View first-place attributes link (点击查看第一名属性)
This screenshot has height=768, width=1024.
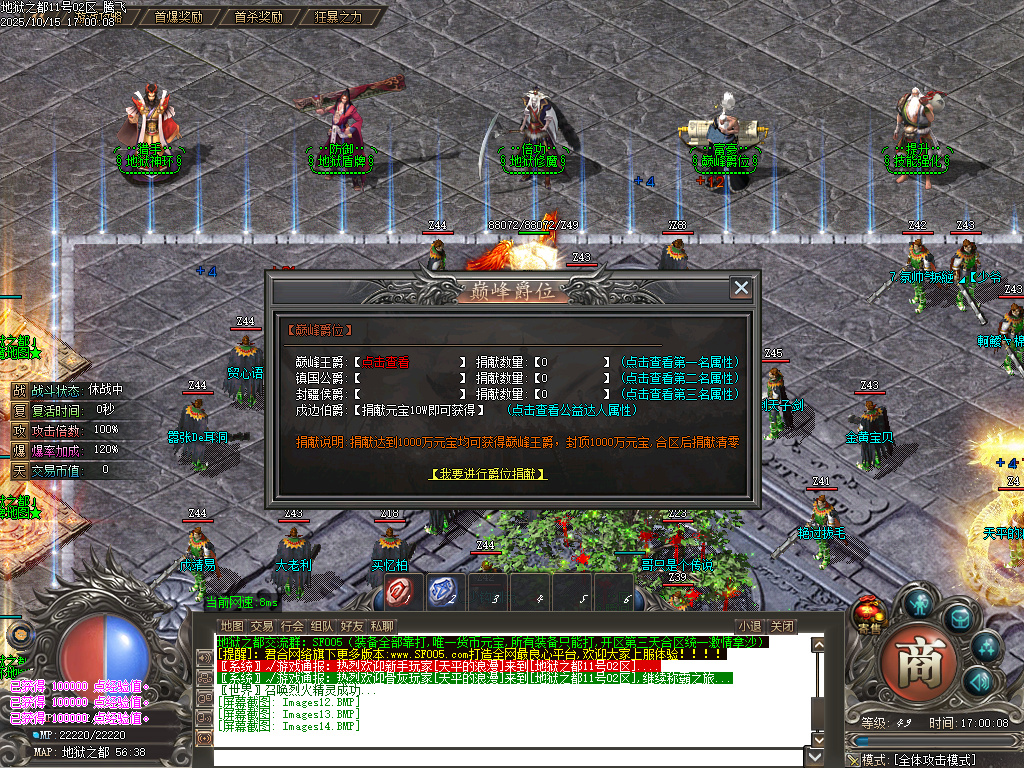tap(679, 362)
